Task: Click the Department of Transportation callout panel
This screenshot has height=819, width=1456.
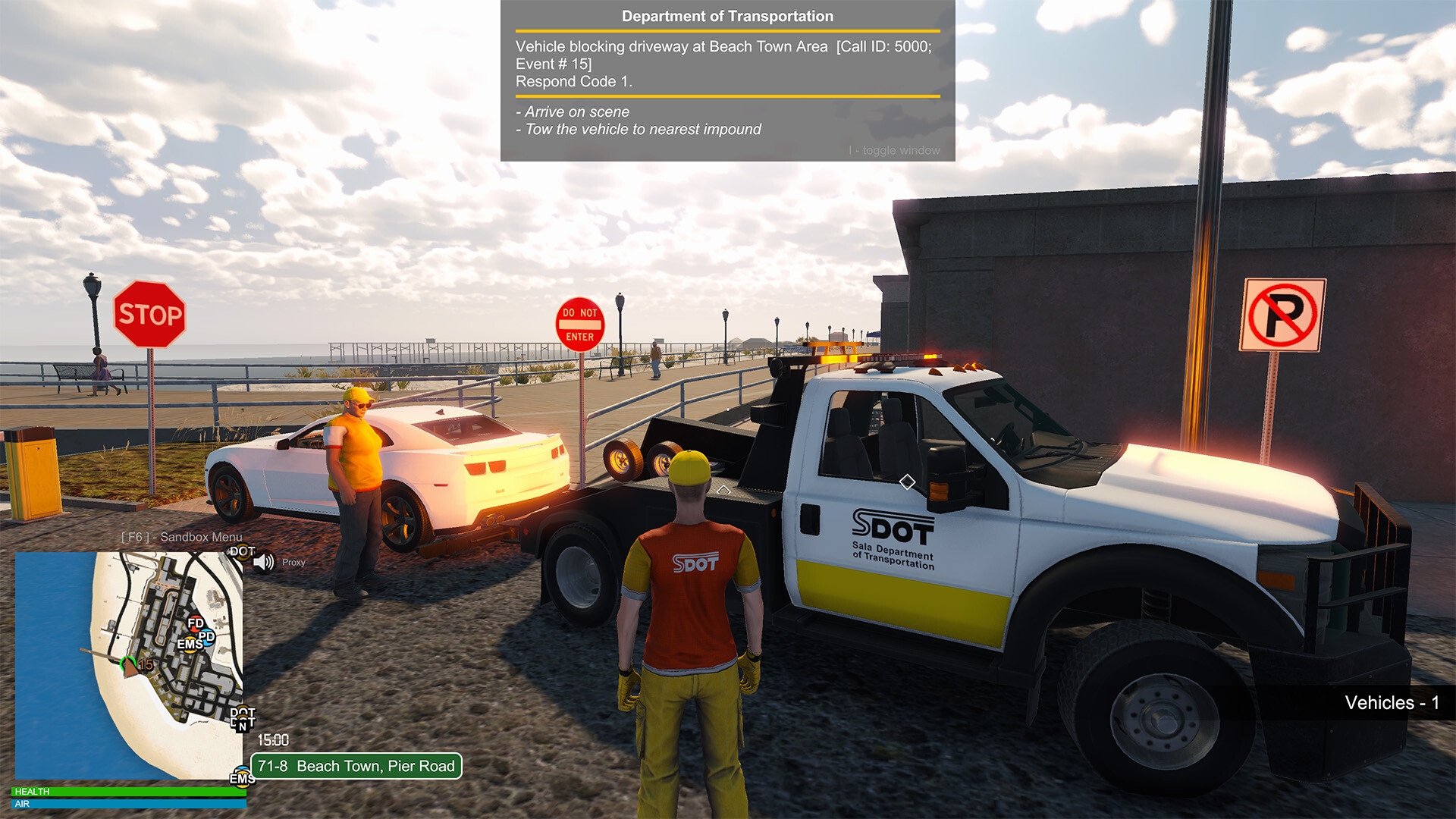Action: click(727, 80)
